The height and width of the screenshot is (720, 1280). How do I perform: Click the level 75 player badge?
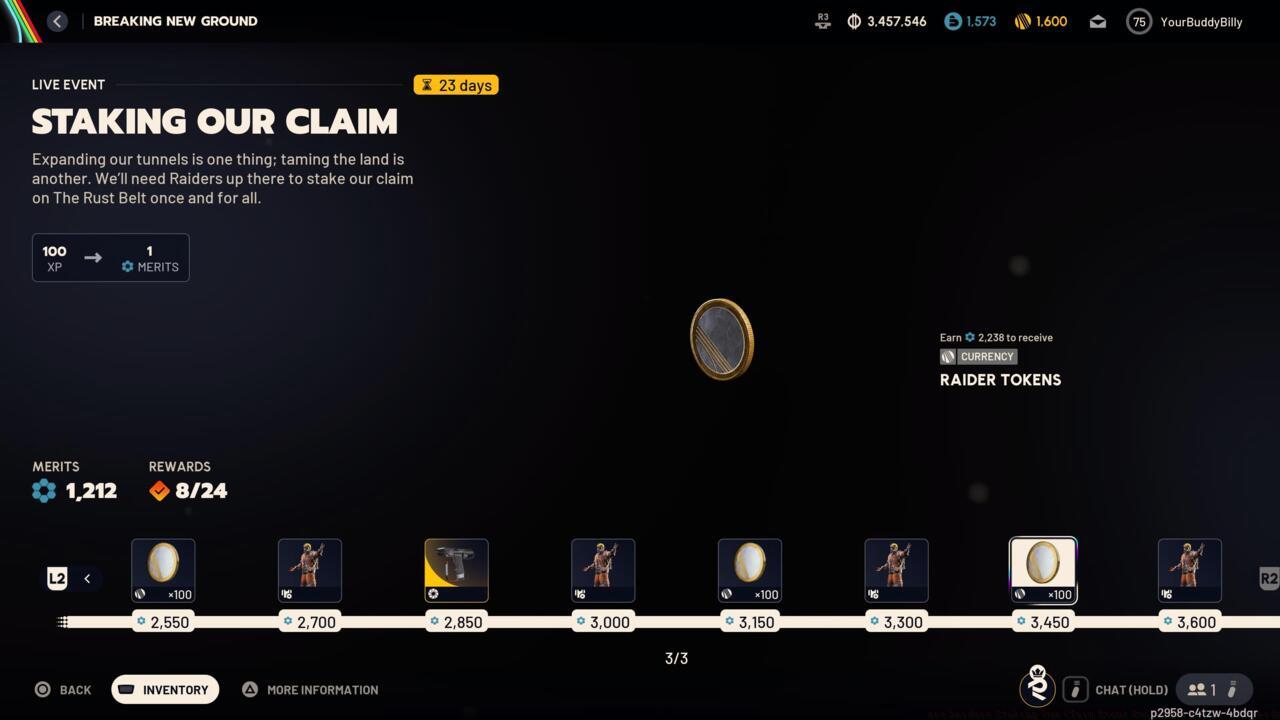click(1138, 21)
